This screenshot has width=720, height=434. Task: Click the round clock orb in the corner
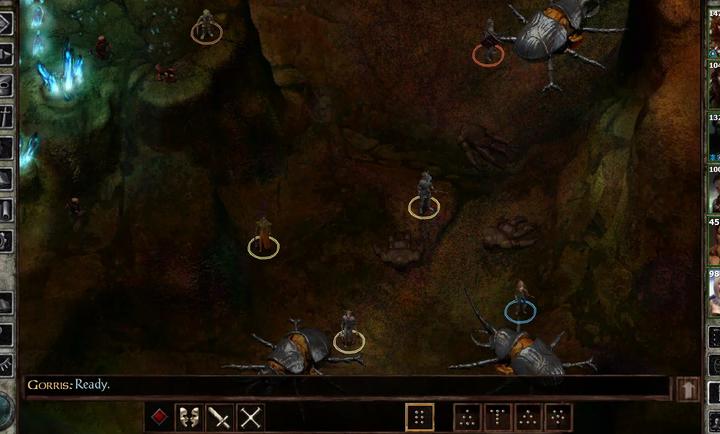[x=5, y=409]
